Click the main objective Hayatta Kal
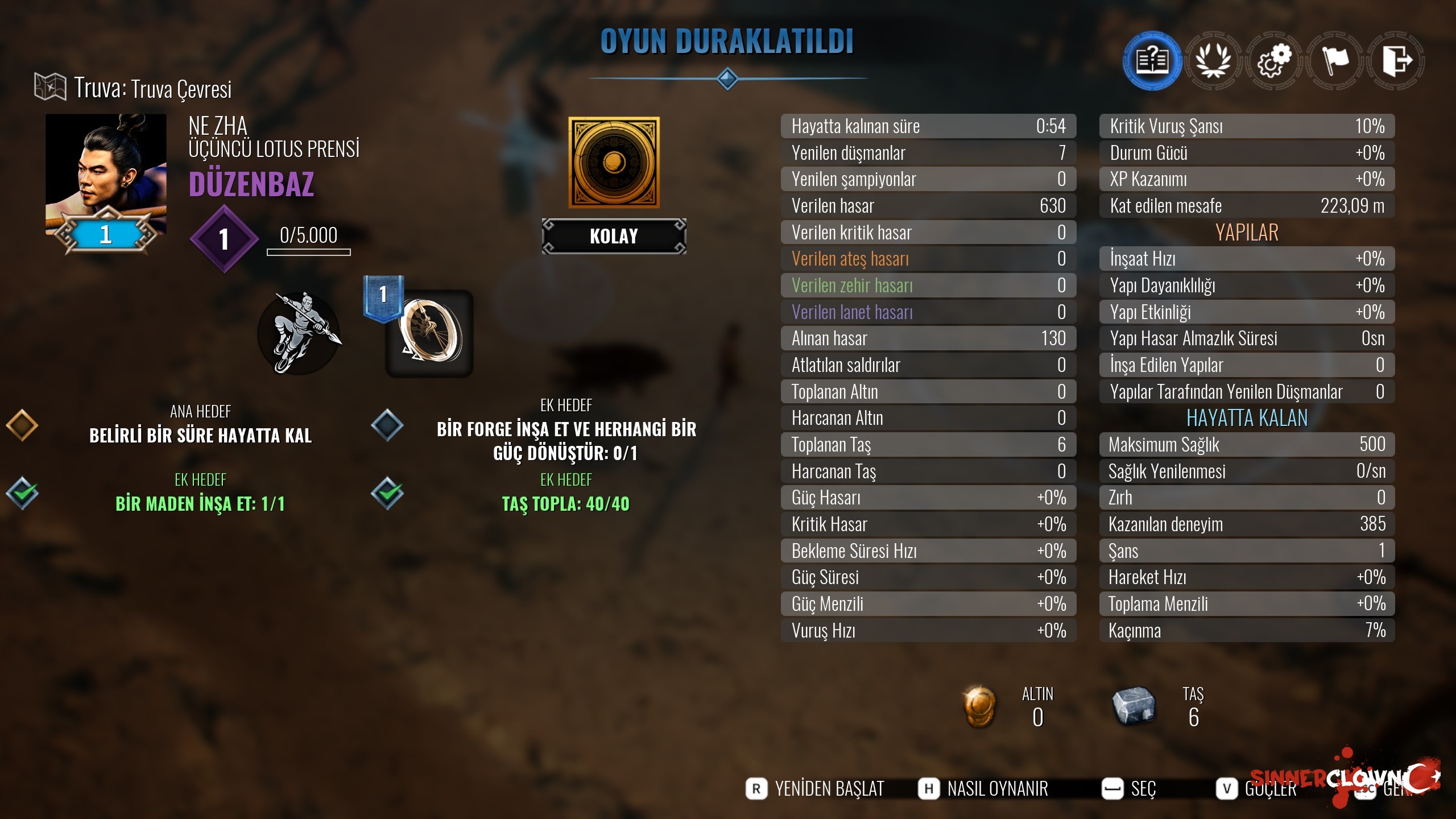This screenshot has width=1456, height=819. click(x=200, y=435)
